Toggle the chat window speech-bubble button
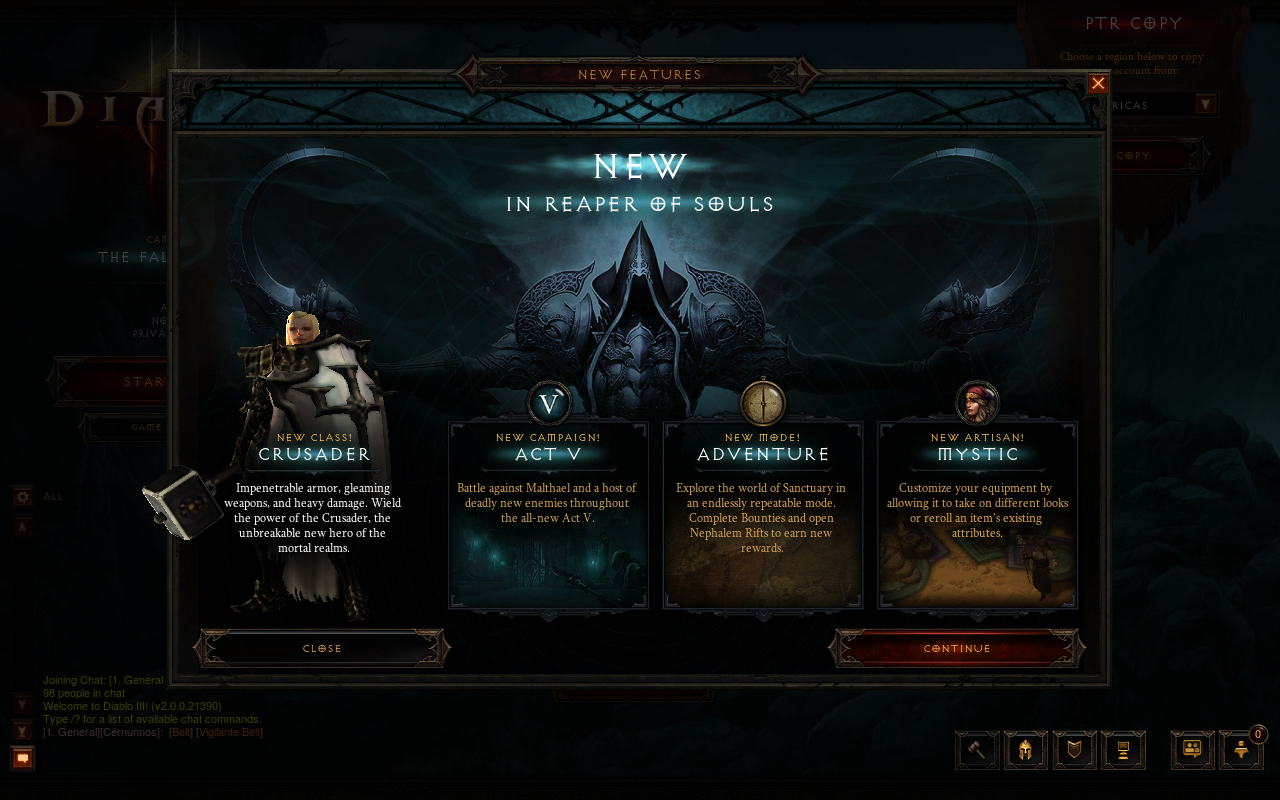The height and width of the screenshot is (800, 1280). [x=22, y=758]
